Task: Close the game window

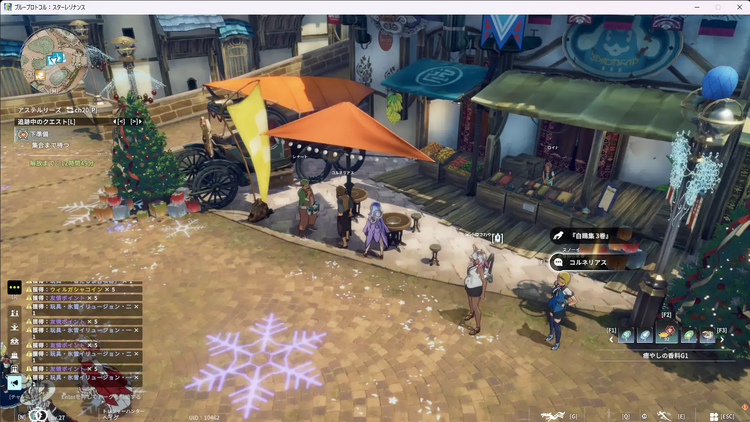Action: (x=735, y=7)
